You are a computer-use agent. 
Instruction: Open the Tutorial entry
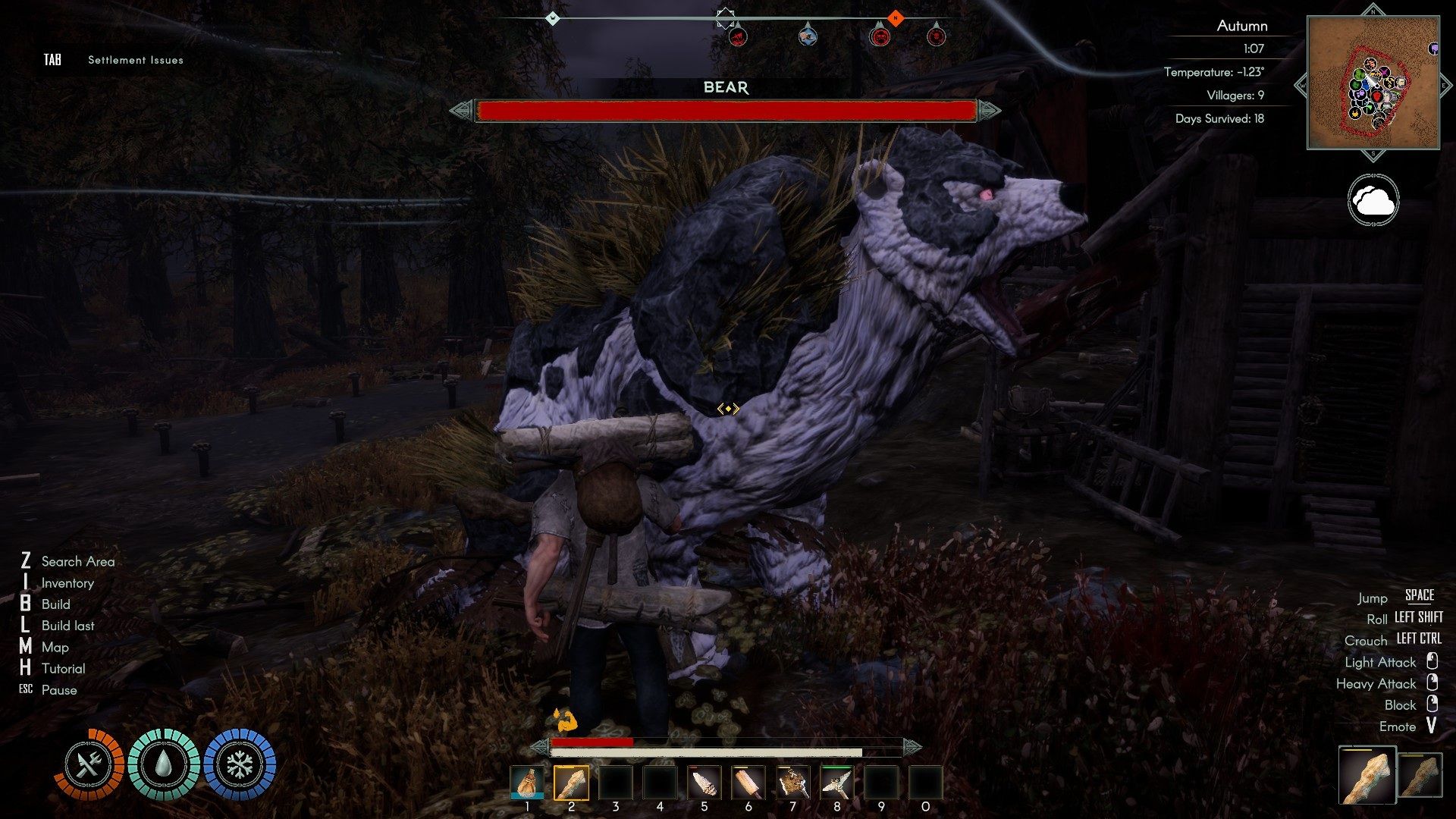click(63, 669)
